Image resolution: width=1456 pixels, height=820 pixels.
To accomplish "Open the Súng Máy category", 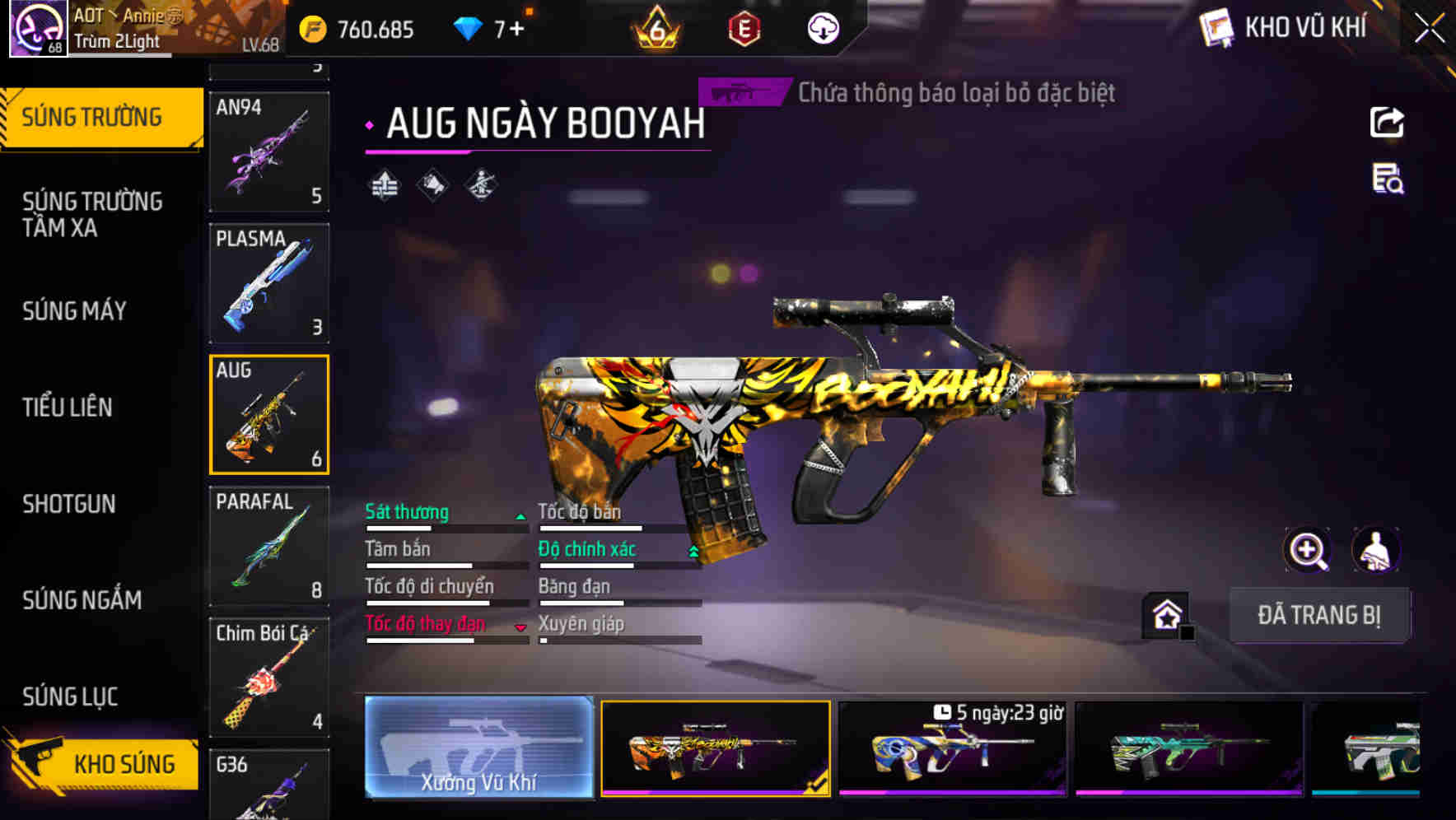I will (x=74, y=310).
